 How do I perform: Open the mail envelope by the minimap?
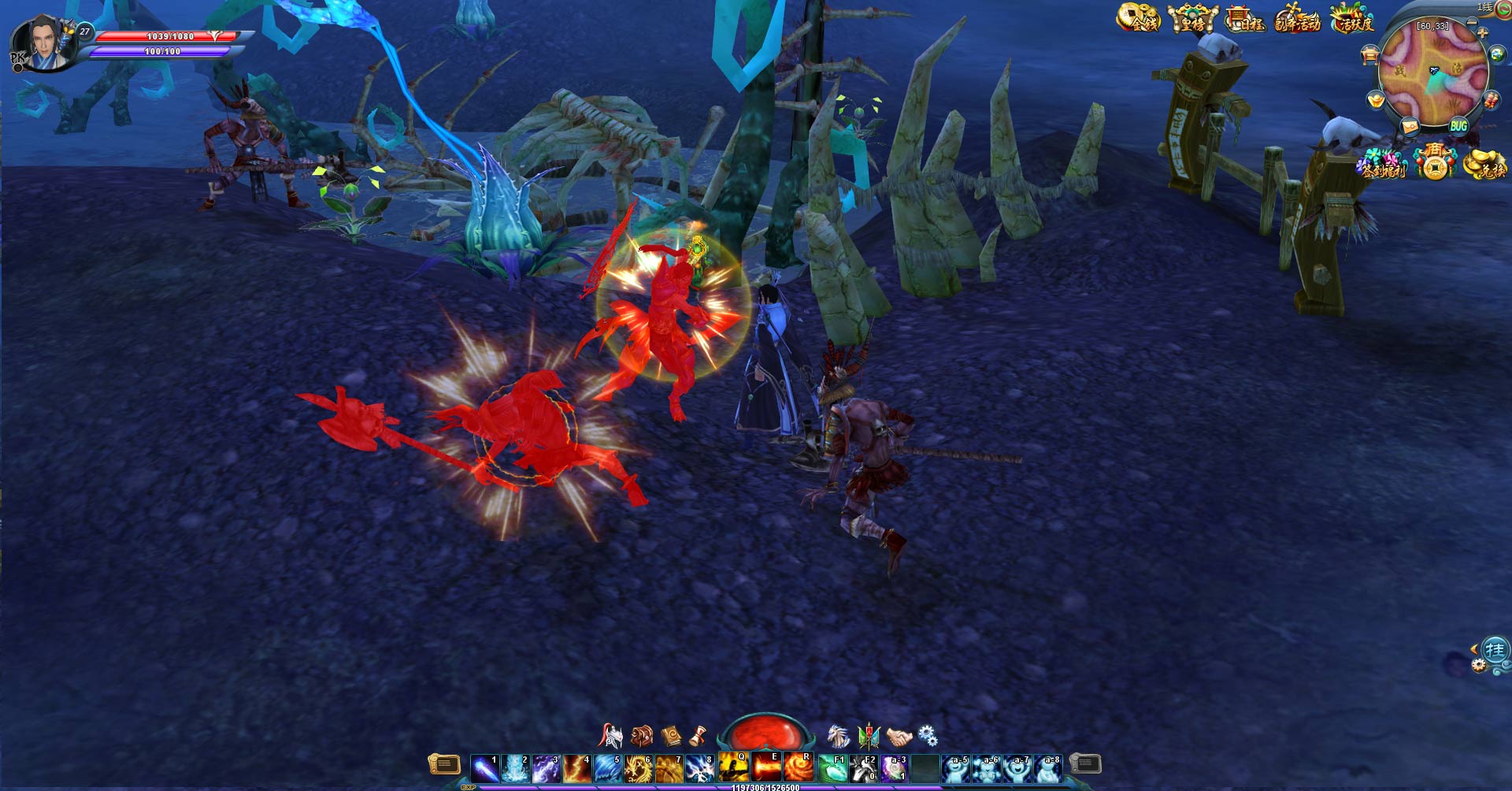coord(1410,126)
